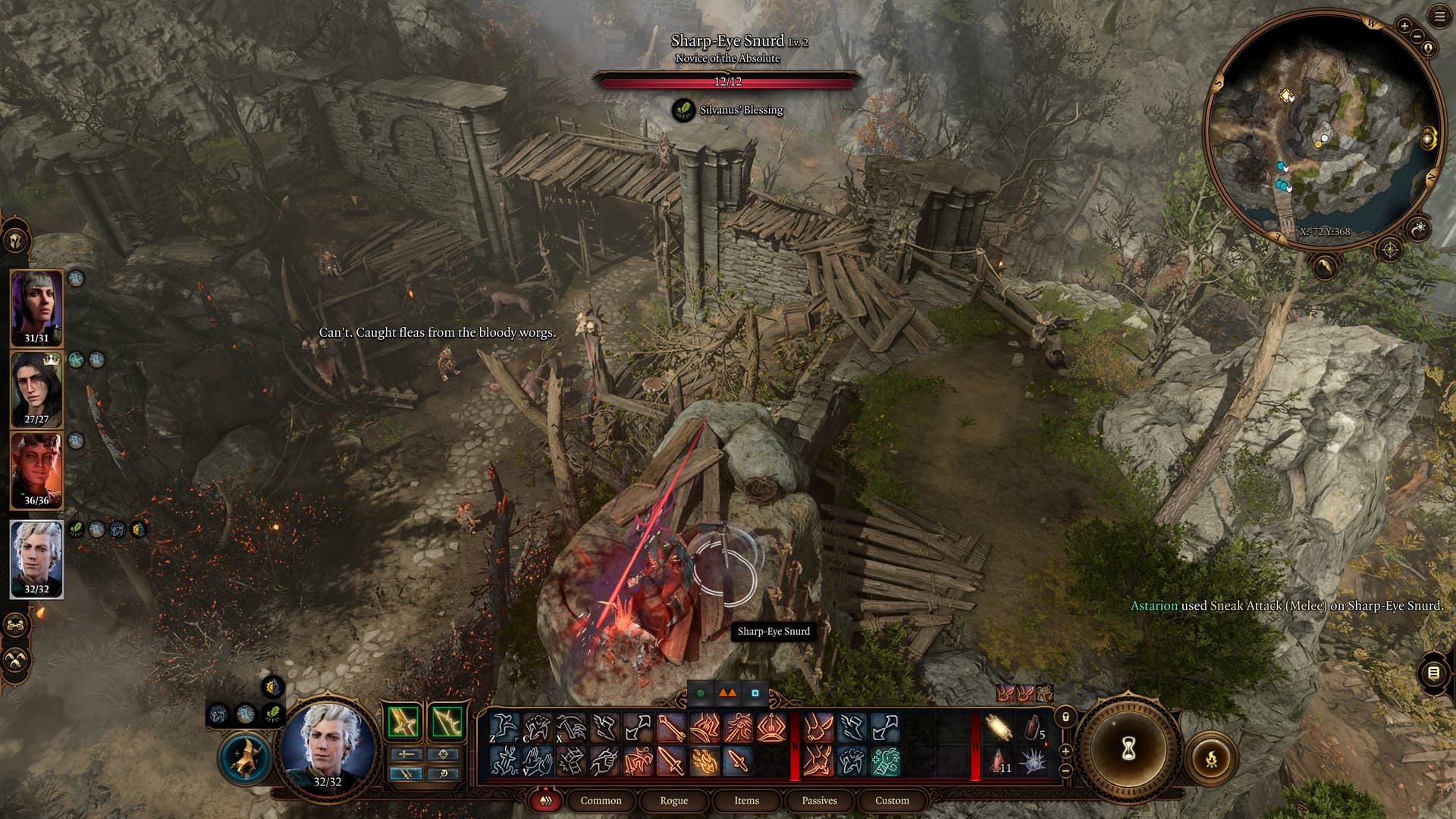Zoom in the minimap with plus button
This screenshot has width=1456, height=819.
click(x=1404, y=26)
